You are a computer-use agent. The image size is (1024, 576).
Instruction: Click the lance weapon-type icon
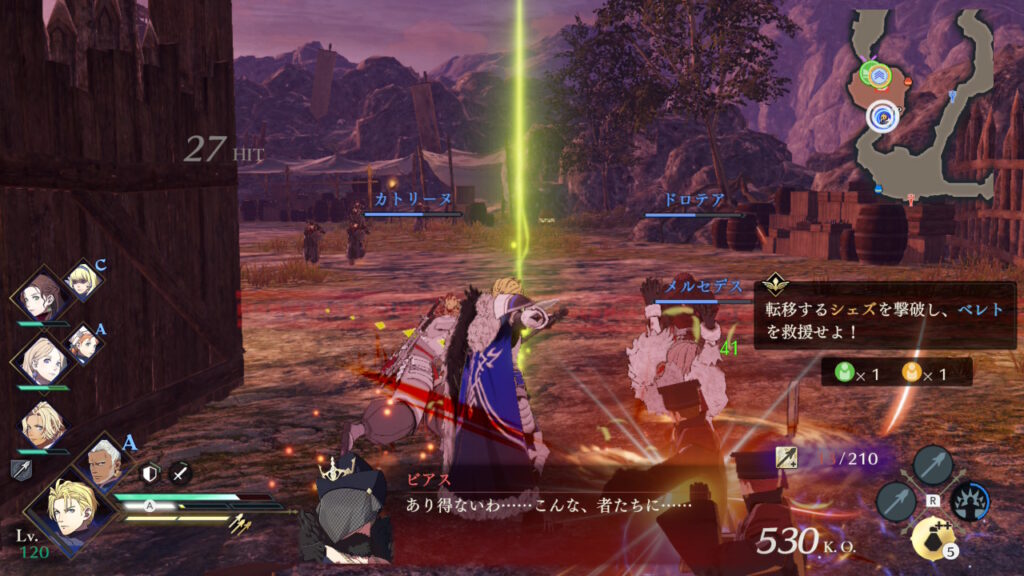(x=20, y=470)
